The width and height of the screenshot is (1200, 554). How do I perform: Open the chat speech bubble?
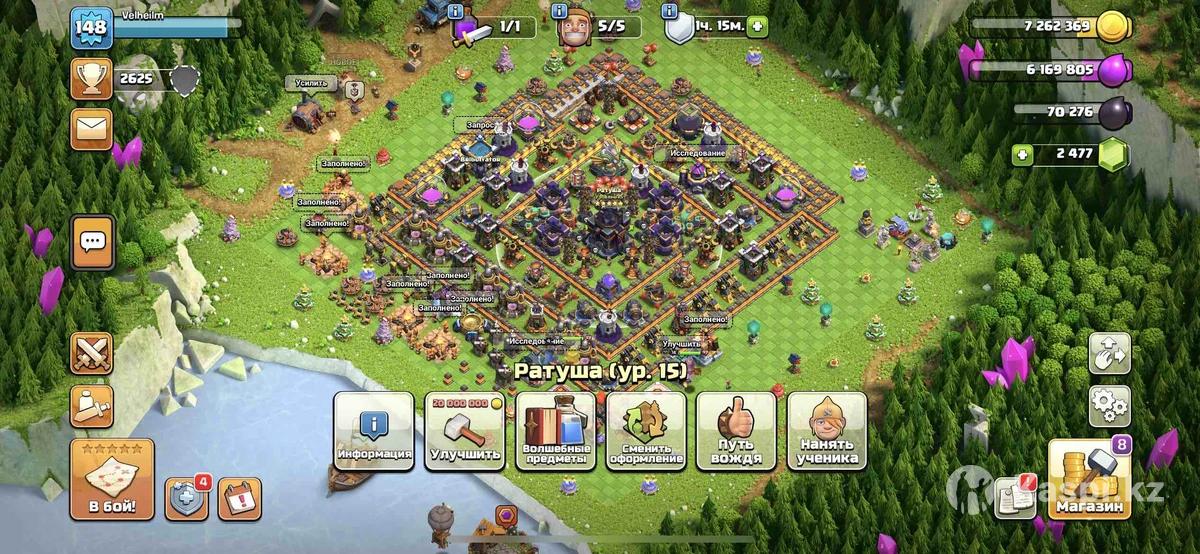click(93, 241)
